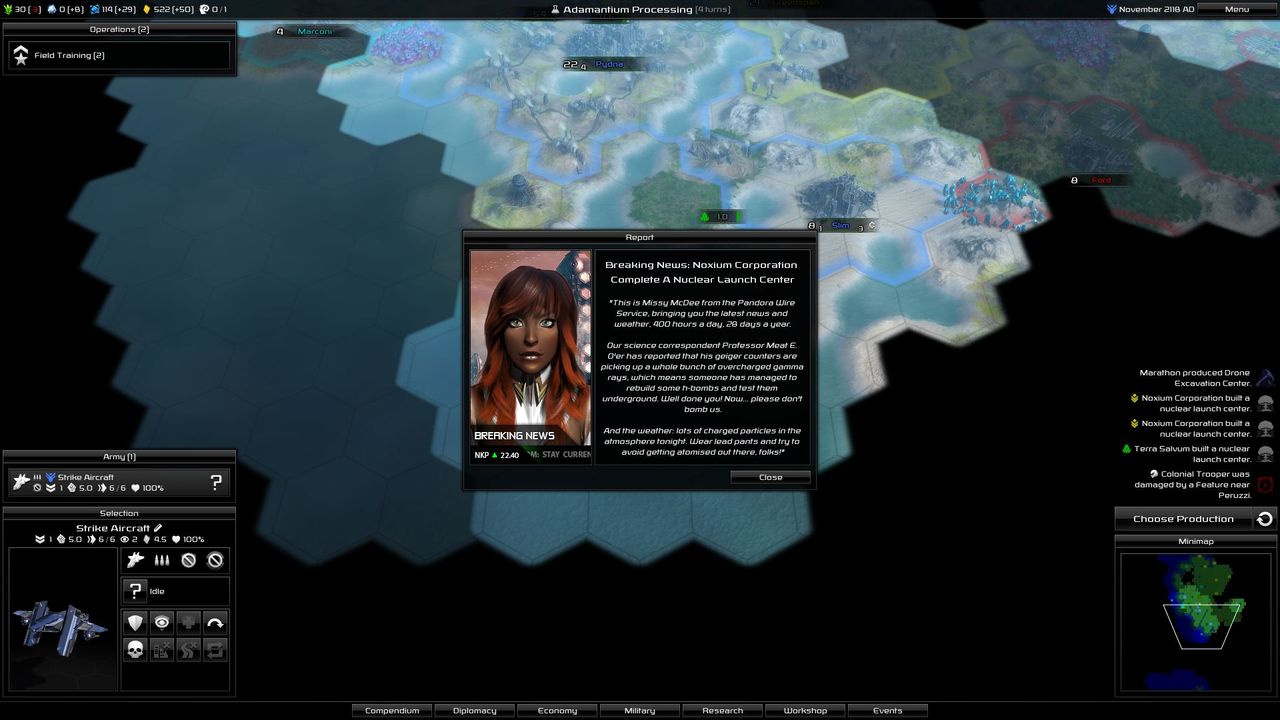Select the fortify shield icon
The image size is (1280, 720).
point(135,621)
